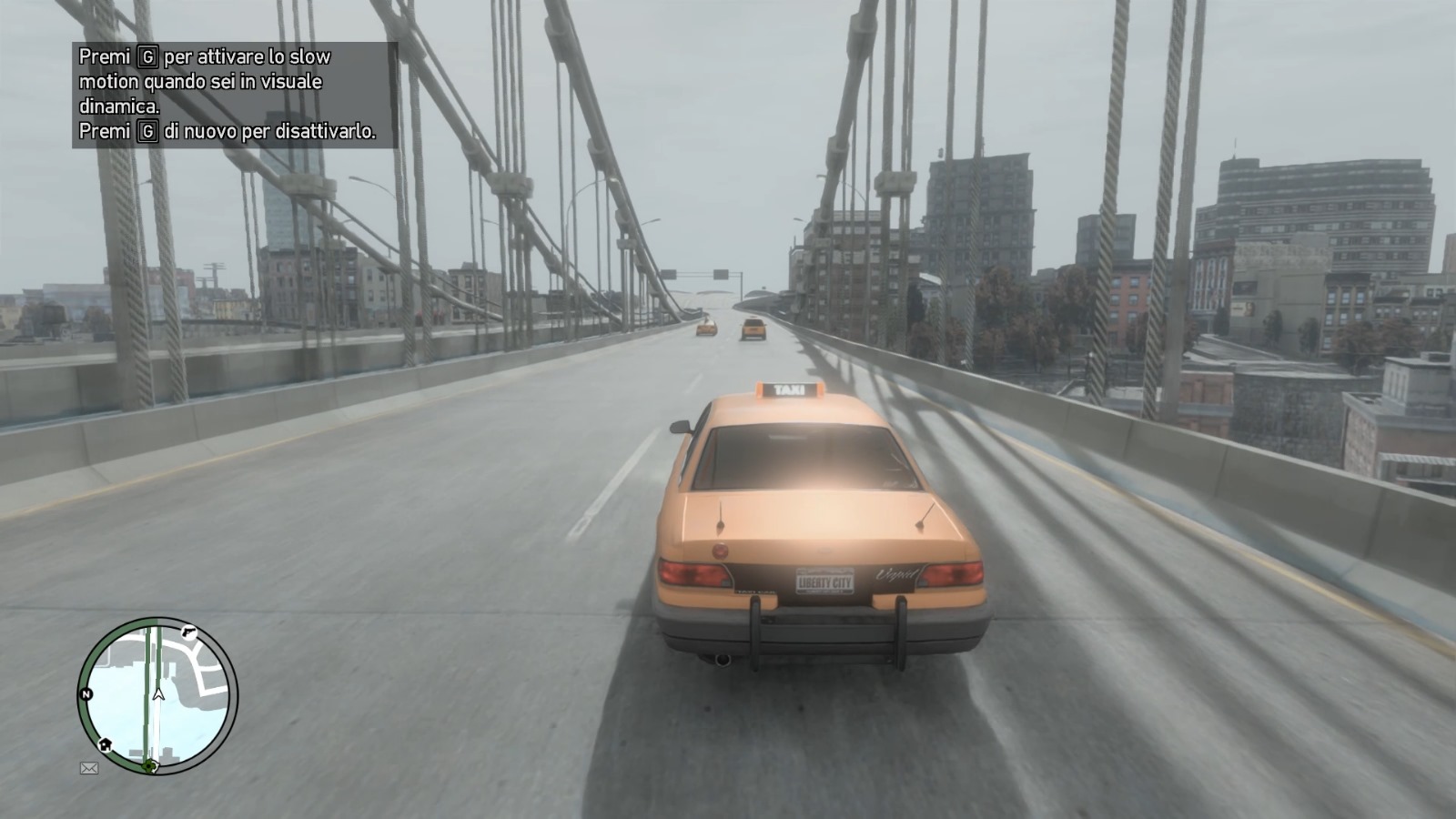This screenshot has width=1456, height=819.
Task: Click the slow motion tutorial hint box
Action: pyautogui.click(x=235, y=95)
